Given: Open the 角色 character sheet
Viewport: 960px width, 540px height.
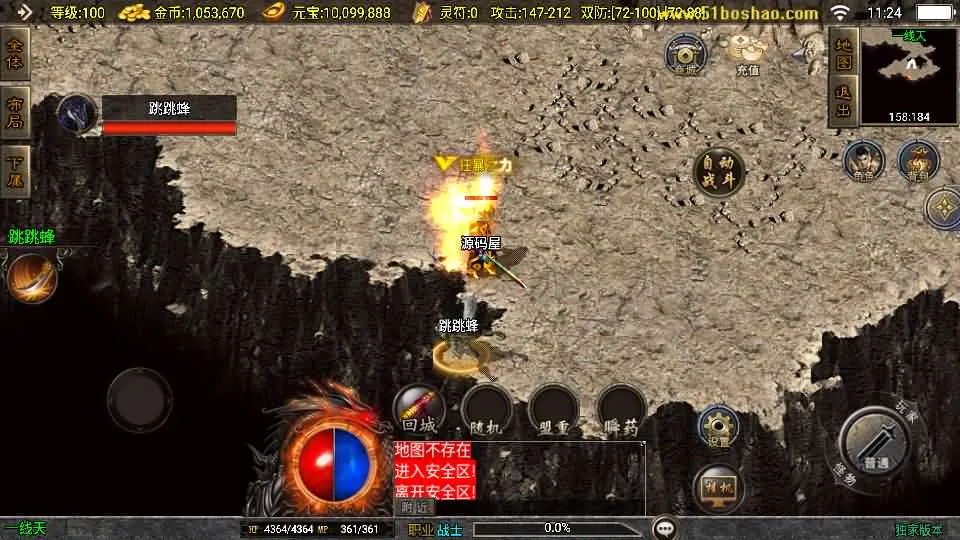Looking at the screenshot, I should 863,161.
